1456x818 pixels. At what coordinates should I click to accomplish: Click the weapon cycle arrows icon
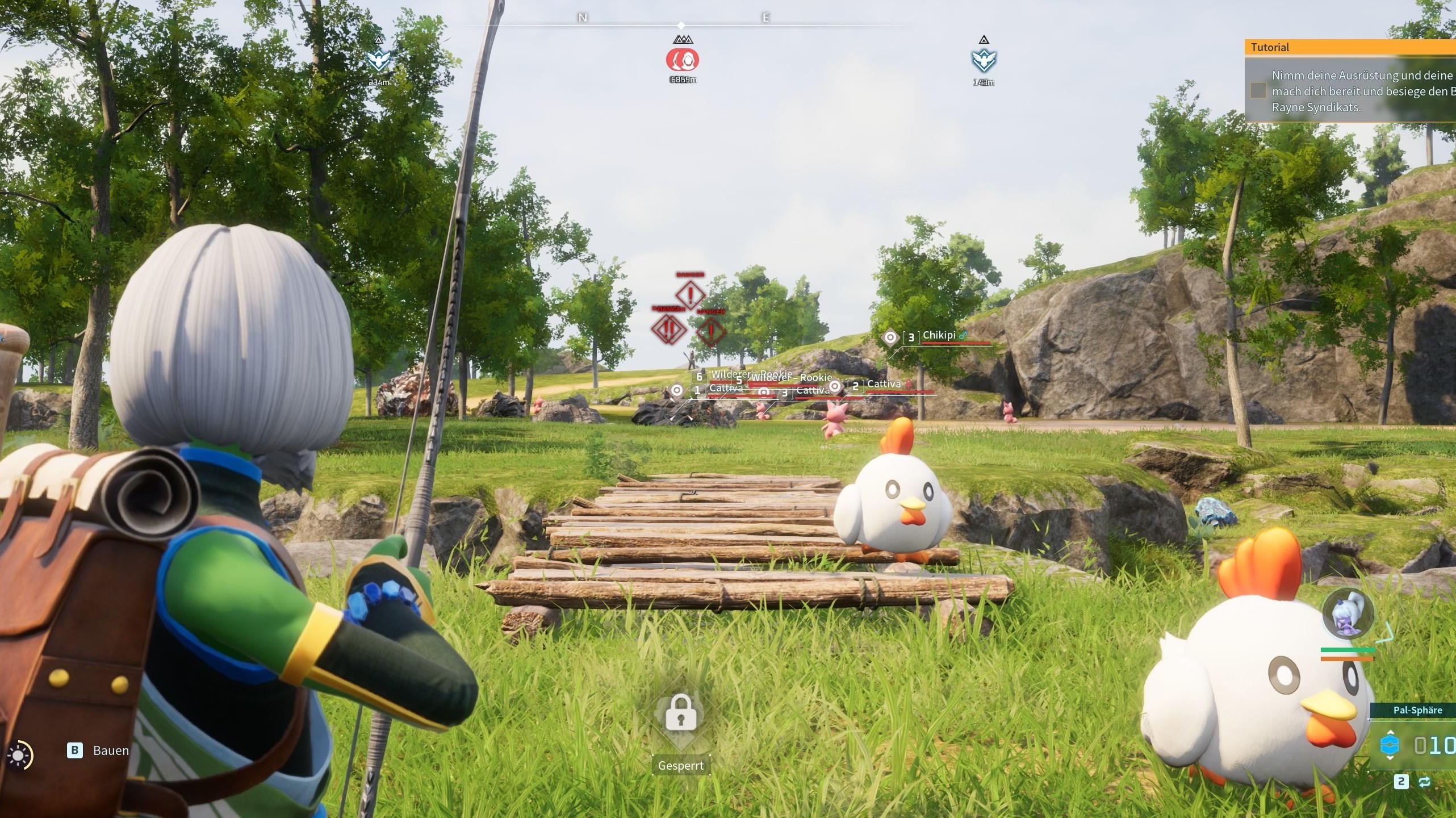(1425, 782)
